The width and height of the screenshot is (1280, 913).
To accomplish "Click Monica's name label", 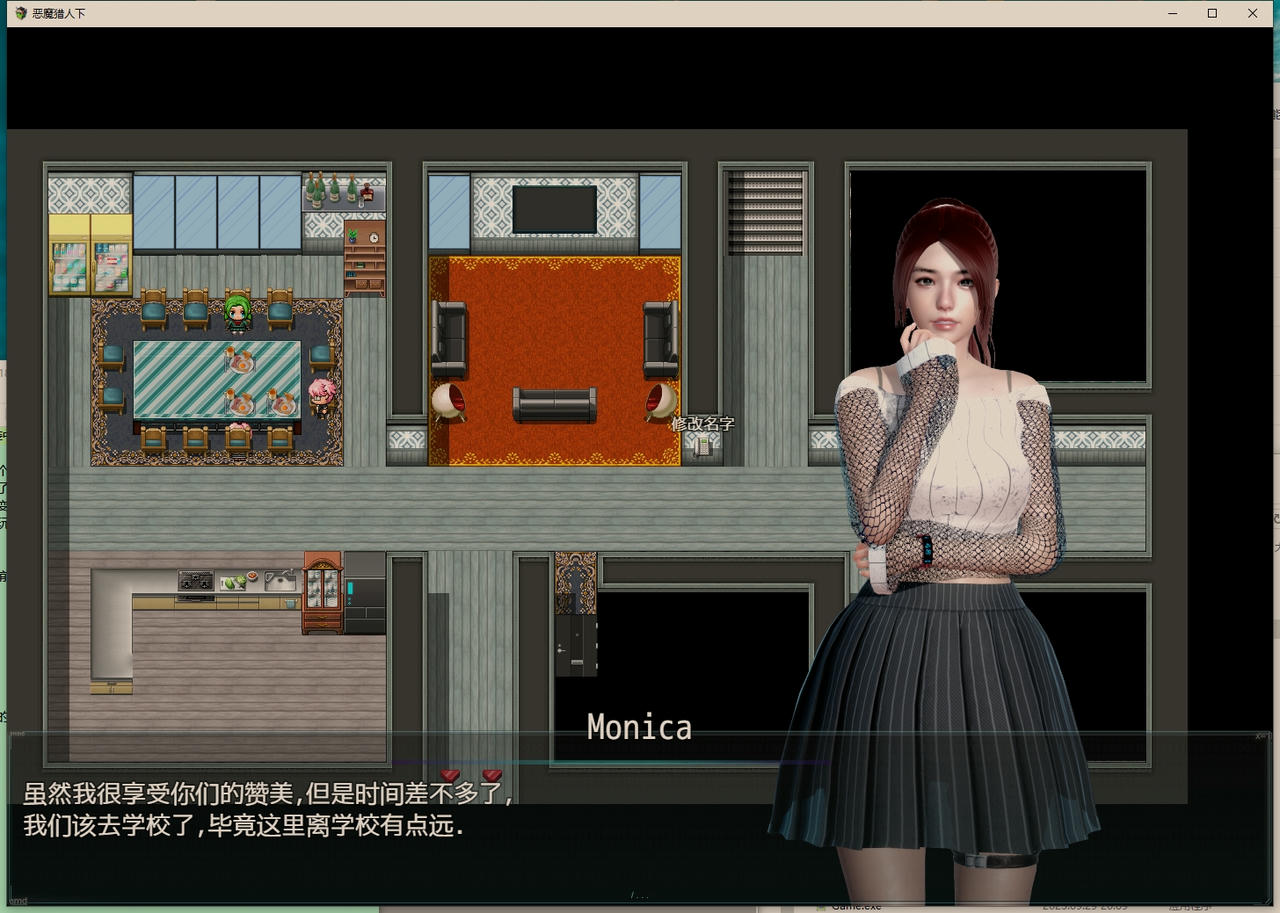I will pyautogui.click(x=638, y=727).
